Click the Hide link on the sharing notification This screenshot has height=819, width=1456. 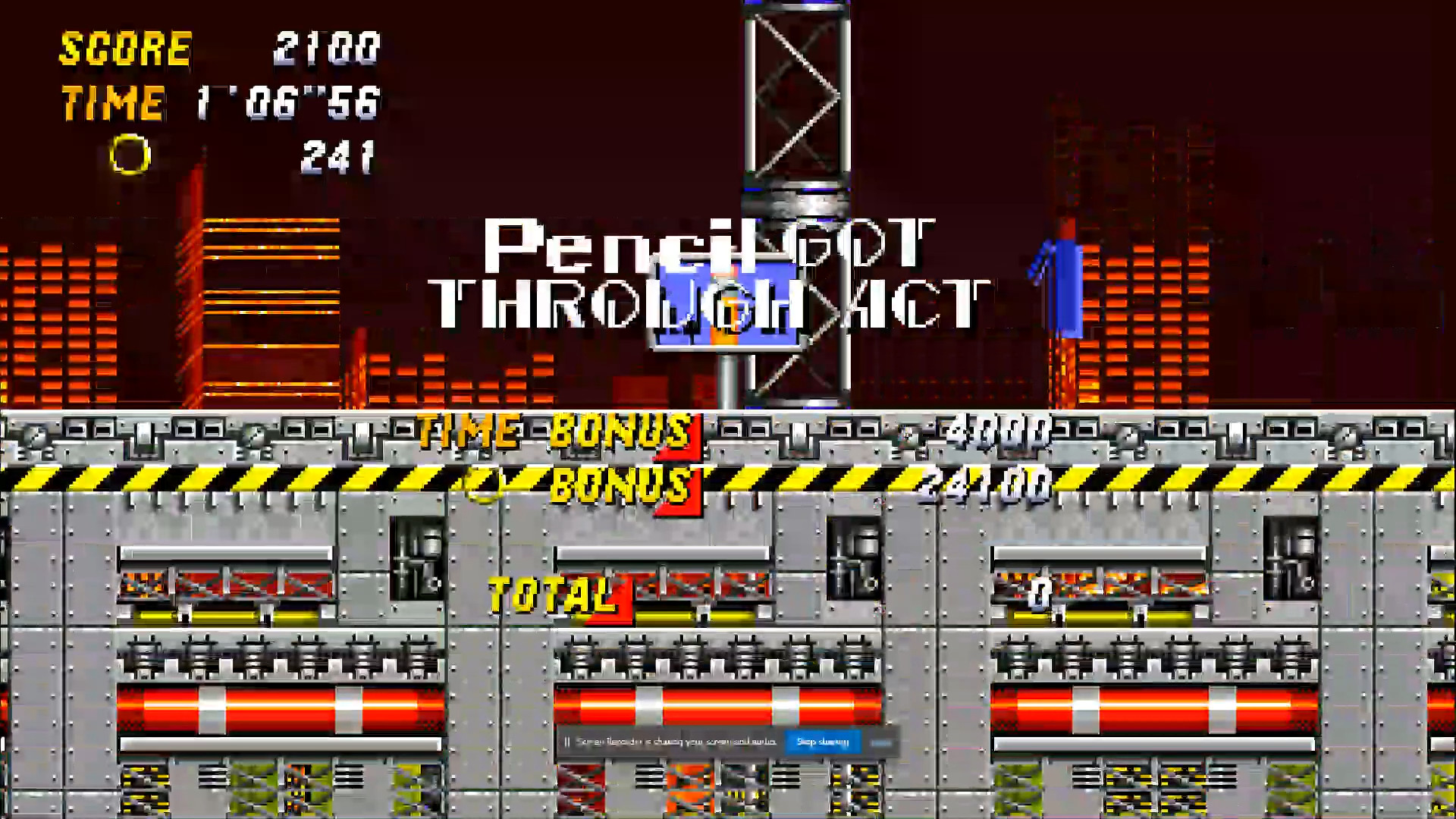coord(881,743)
